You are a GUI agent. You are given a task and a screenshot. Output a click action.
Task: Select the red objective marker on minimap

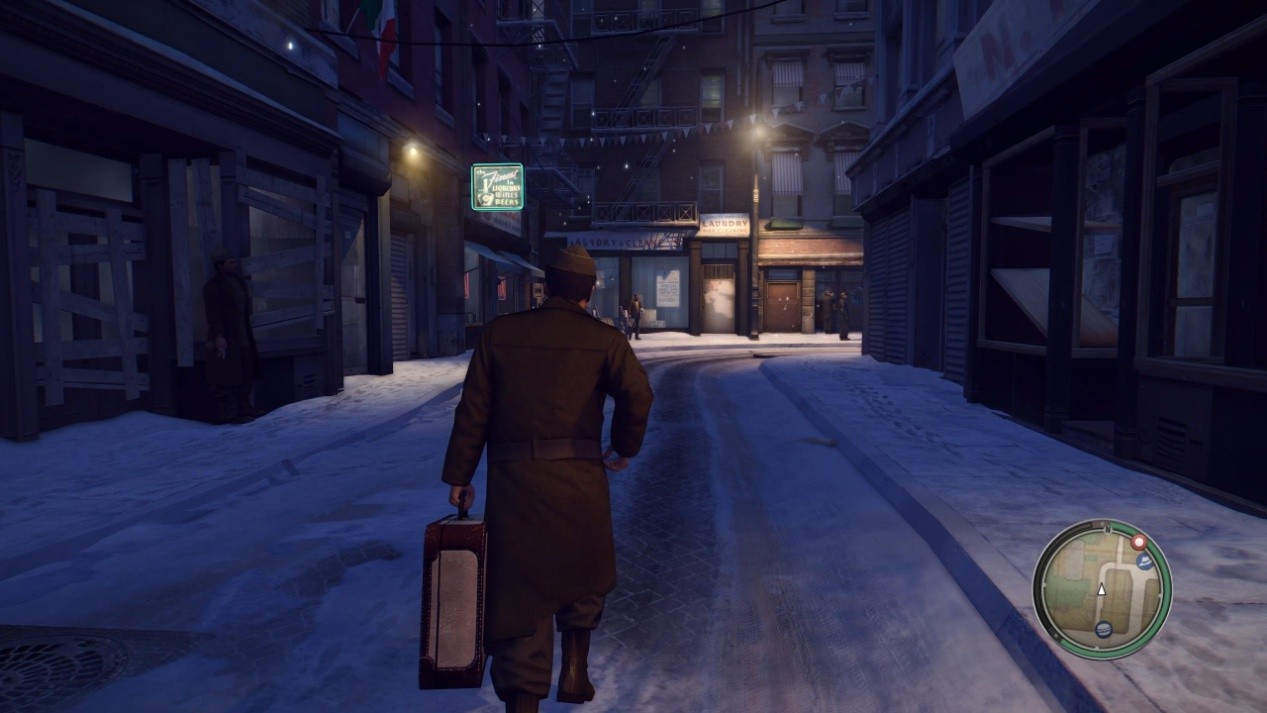click(1138, 542)
